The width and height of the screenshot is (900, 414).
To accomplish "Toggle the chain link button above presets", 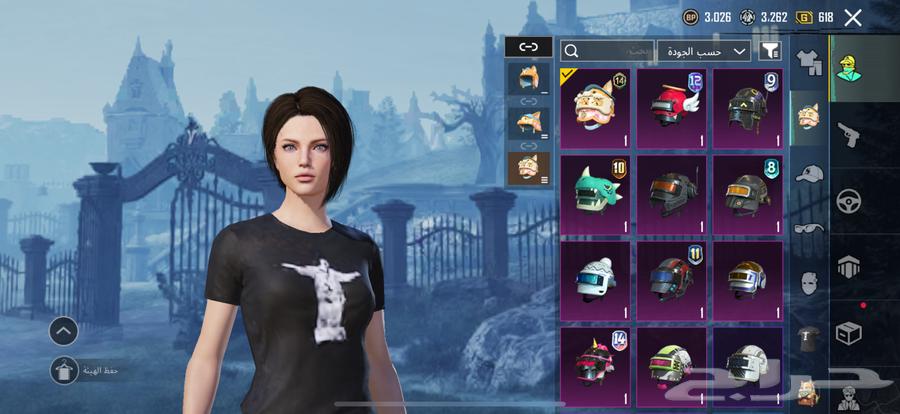I will (528, 46).
